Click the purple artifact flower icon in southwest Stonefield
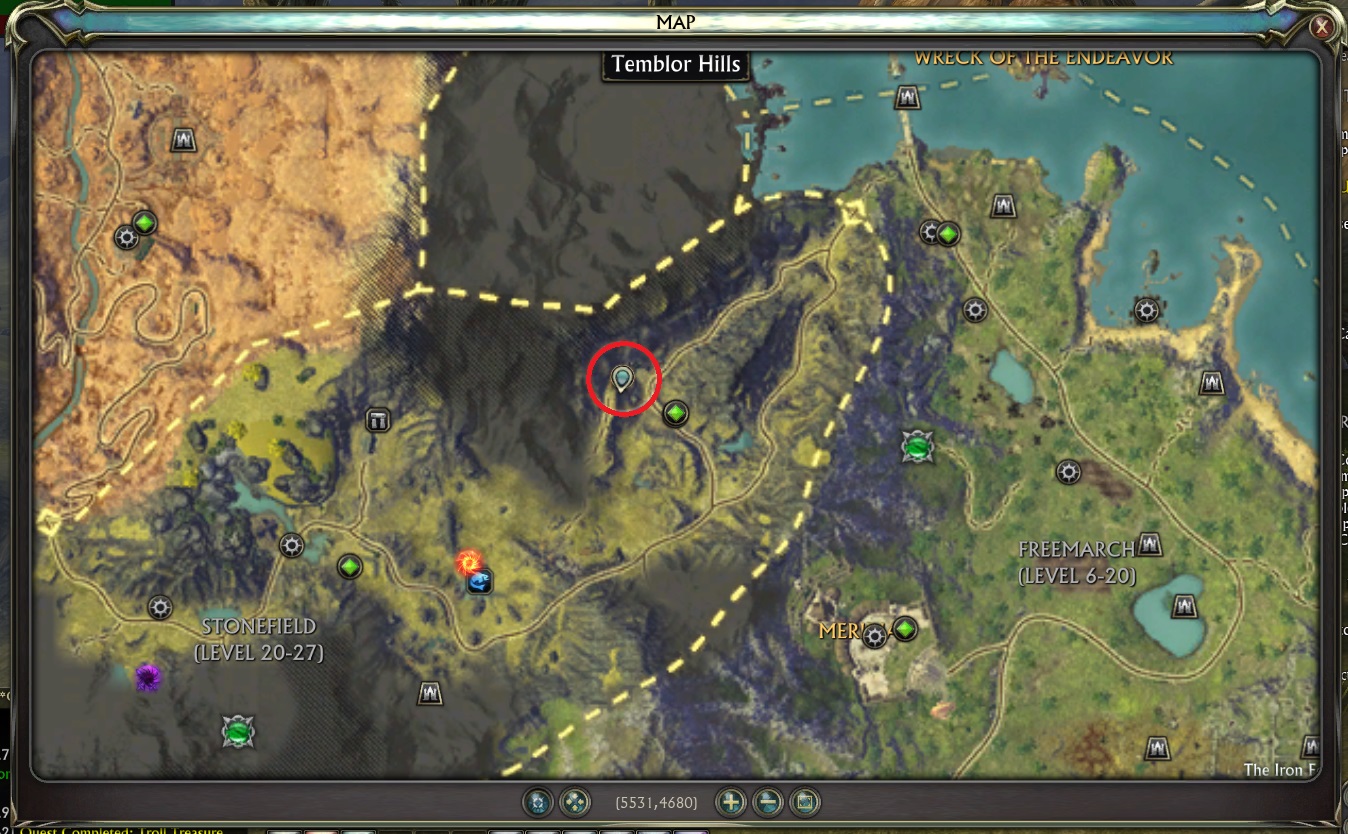The width and height of the screenshot is (1348, 834). (x=148, y=677)
